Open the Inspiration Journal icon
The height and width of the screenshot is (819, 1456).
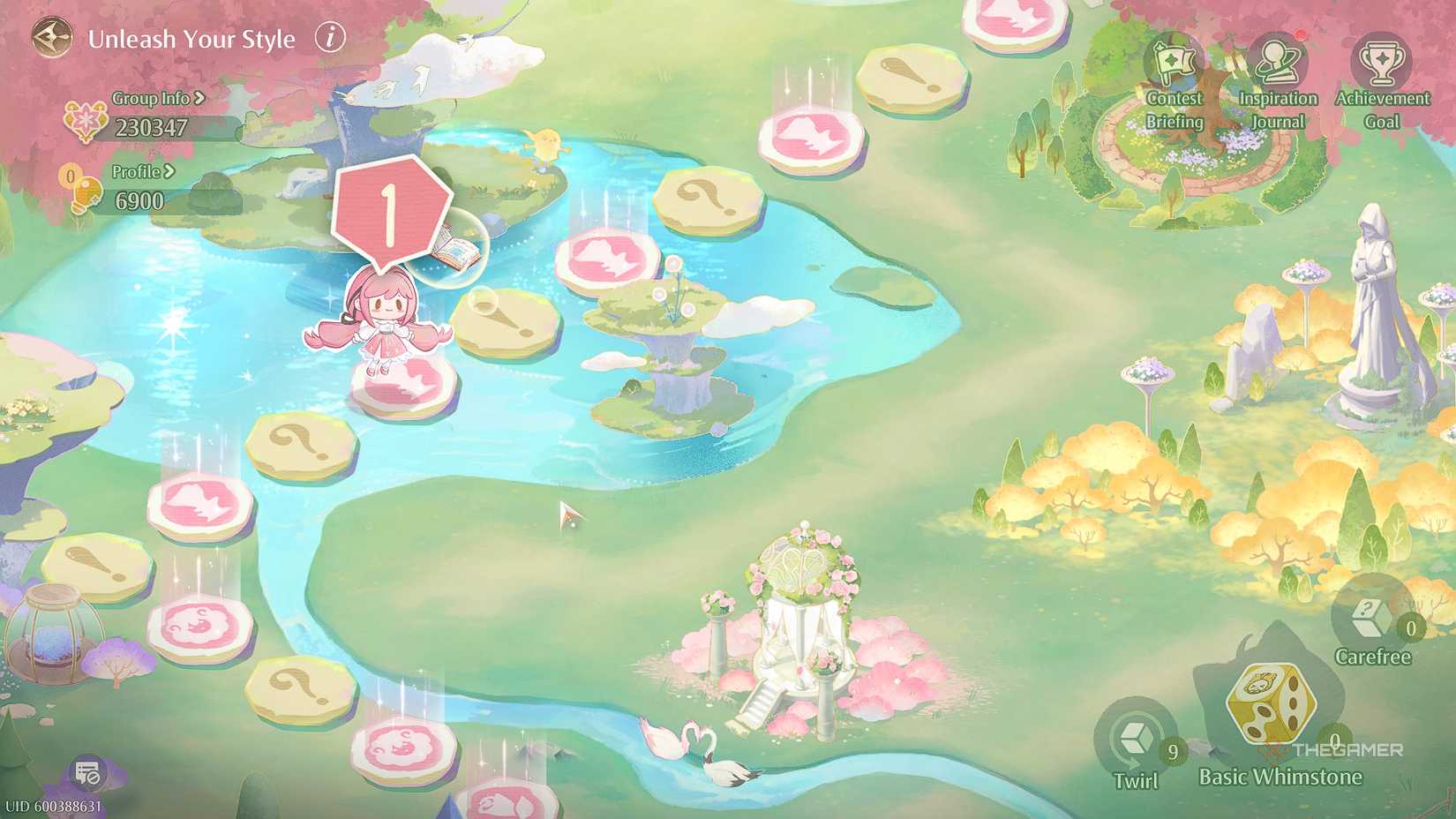pos(1277,62)
